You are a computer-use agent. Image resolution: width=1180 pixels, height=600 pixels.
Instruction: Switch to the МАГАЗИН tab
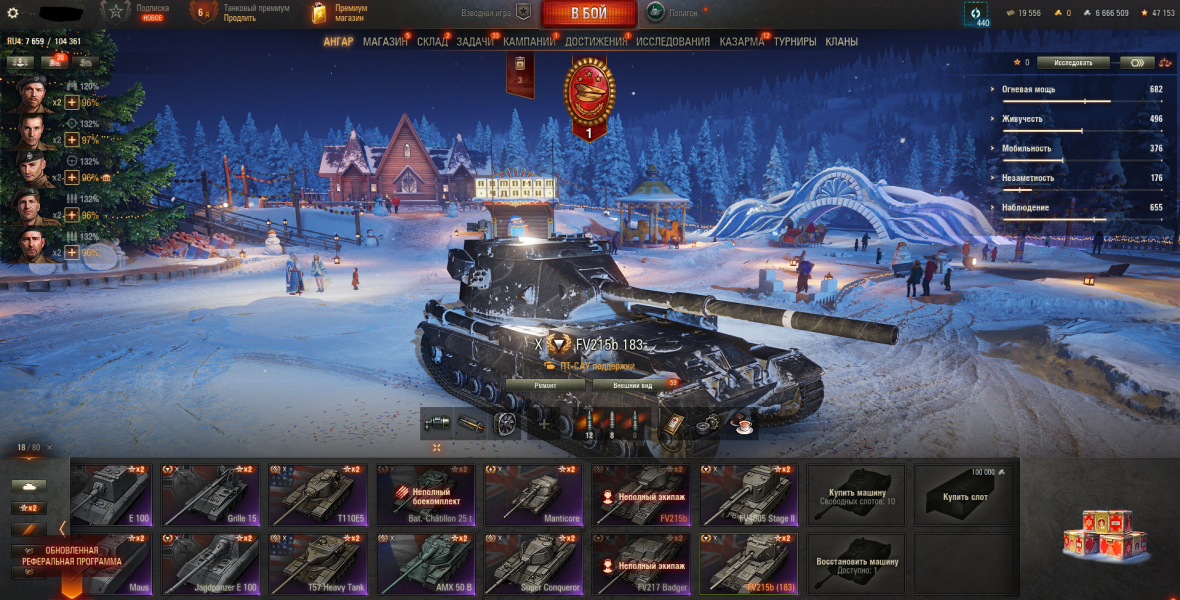(x=385, y=42)
